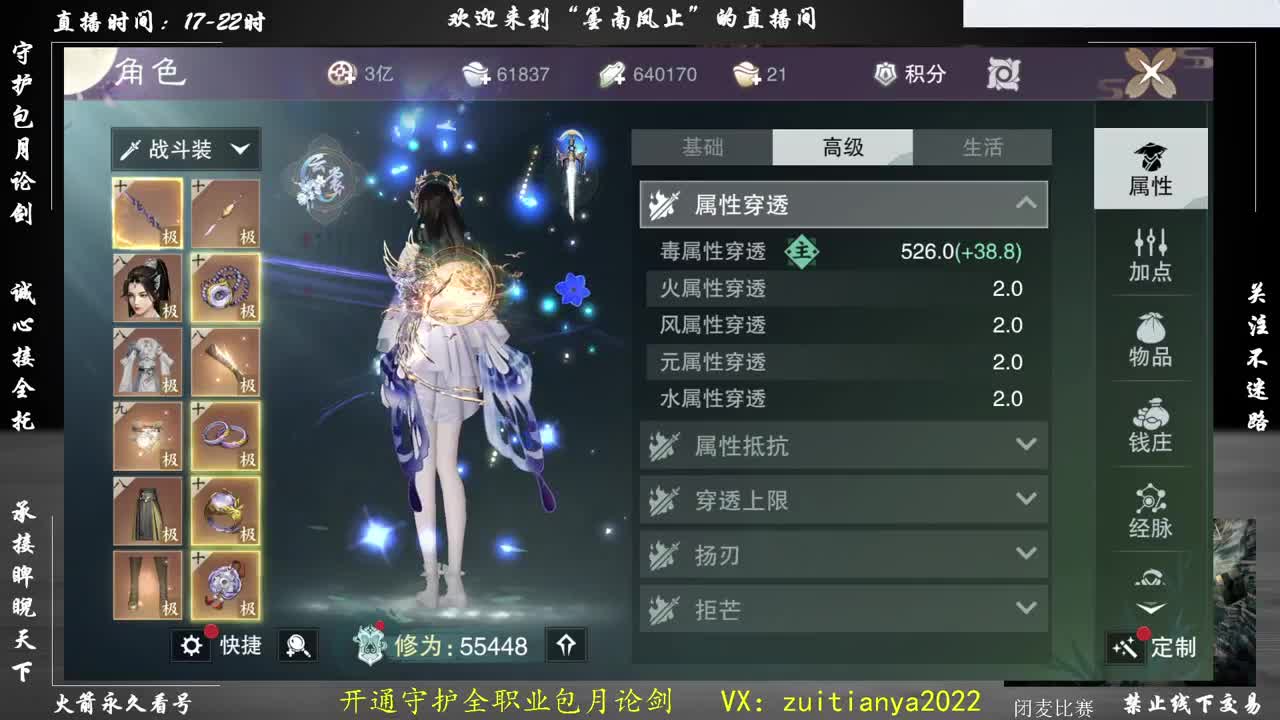The image size is (1280, 720).
Task: Expand the 属性抵抗 section
Action: (1026, 446)
